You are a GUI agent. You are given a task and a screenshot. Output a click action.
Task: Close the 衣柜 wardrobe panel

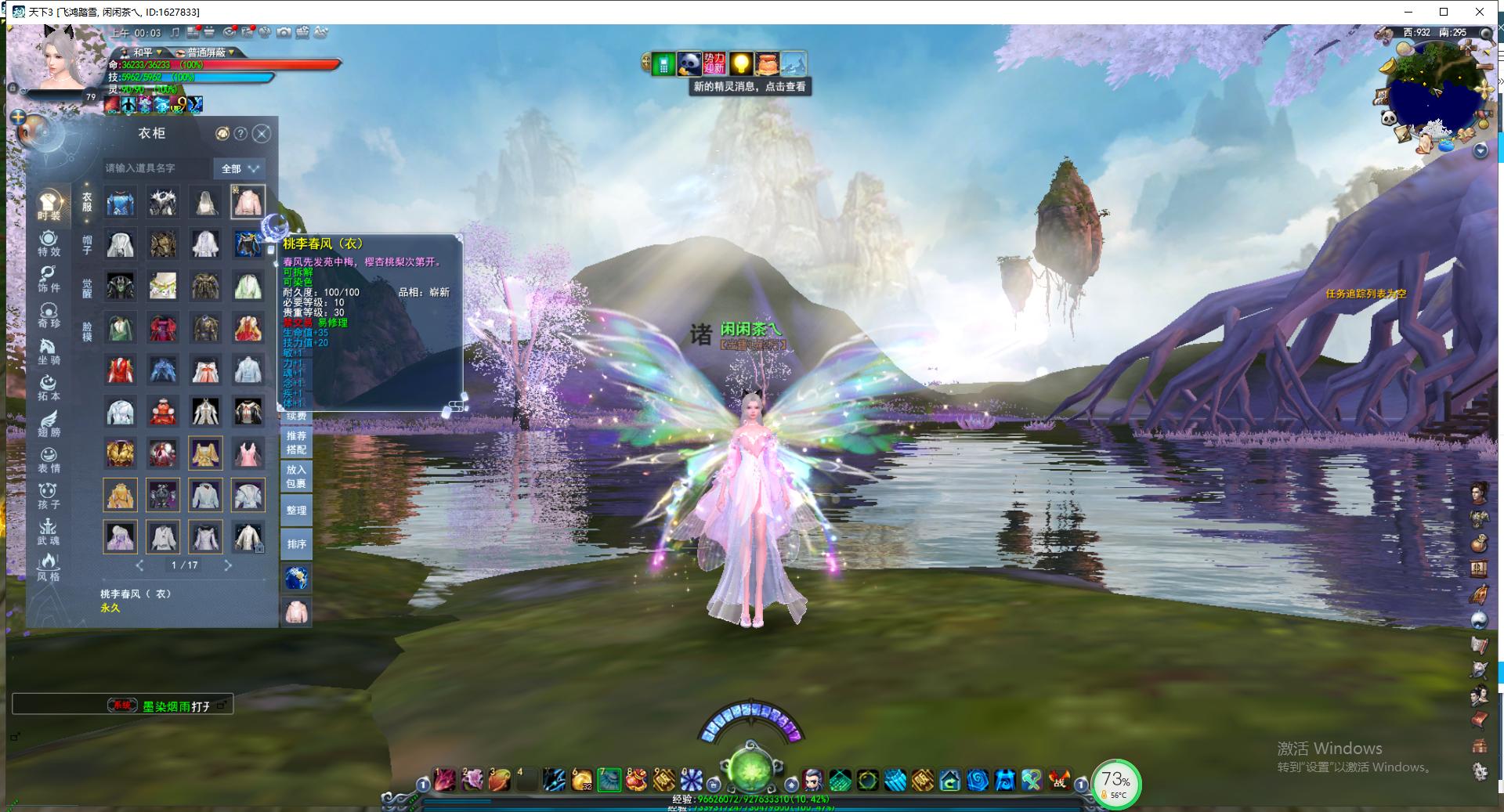coord(262,134)
